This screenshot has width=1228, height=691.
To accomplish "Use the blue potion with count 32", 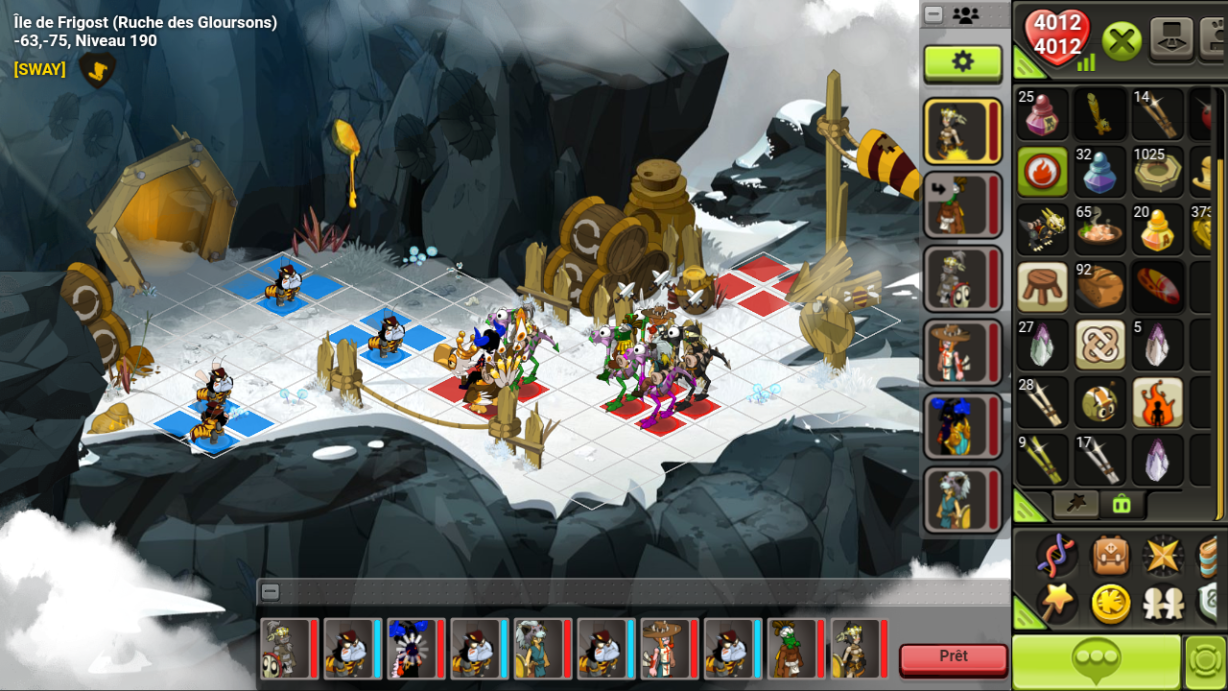I will click(x=1100, y=172).
